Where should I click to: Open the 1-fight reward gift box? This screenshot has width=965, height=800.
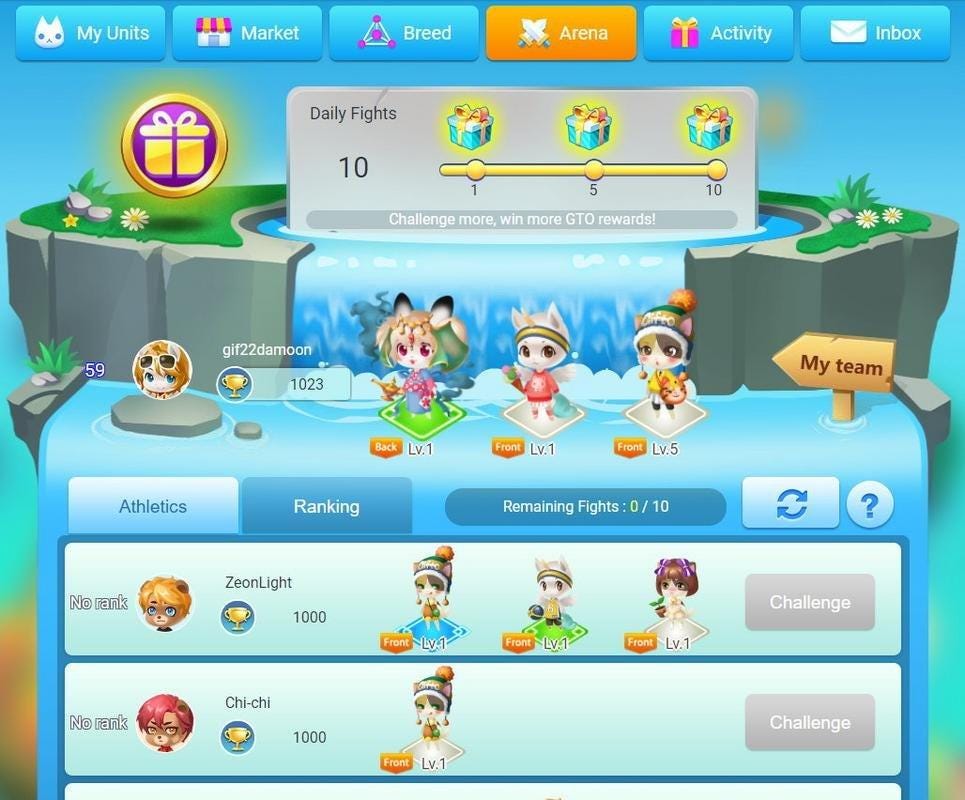pyautogui.click(x=470, y=127)
